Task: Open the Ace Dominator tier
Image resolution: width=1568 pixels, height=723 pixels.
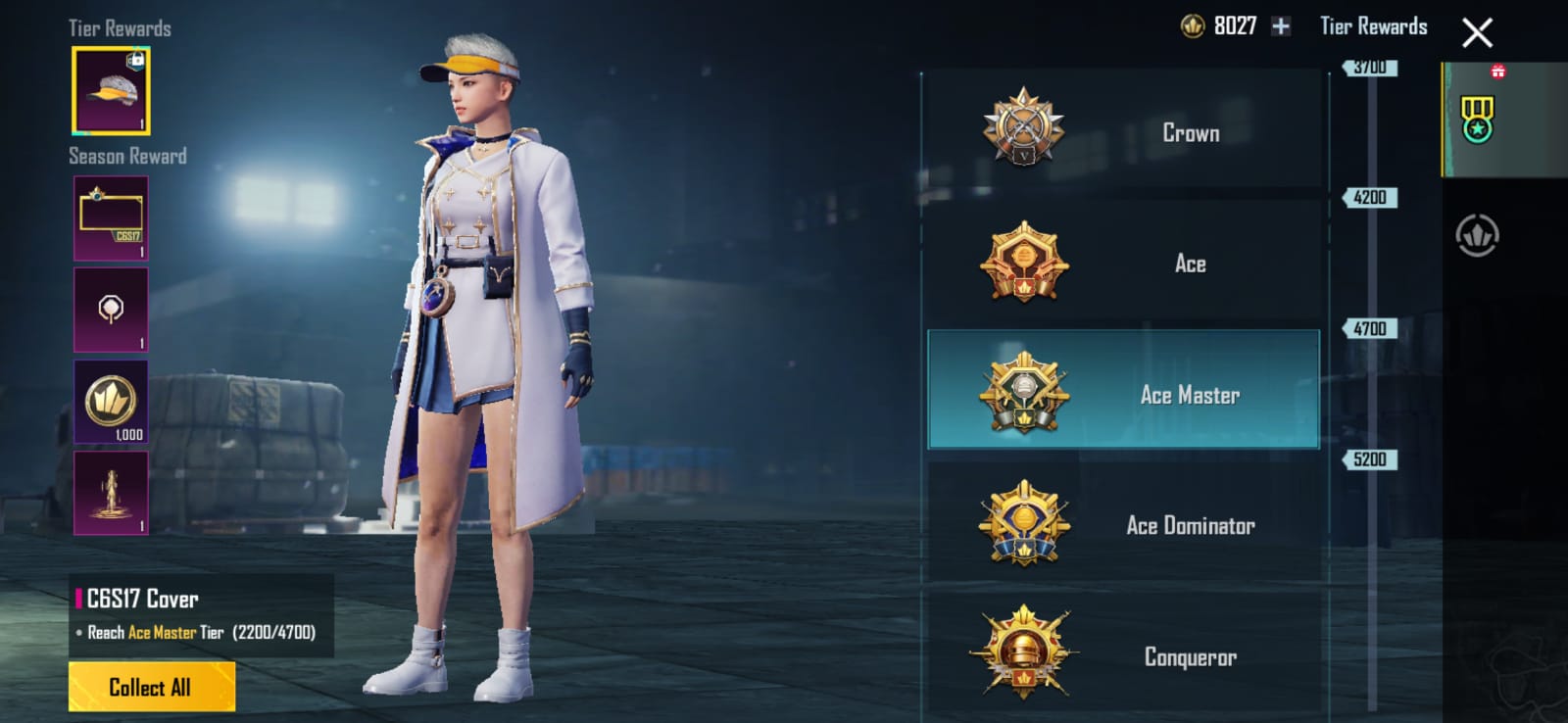Action: click(x=1123, y=525)
